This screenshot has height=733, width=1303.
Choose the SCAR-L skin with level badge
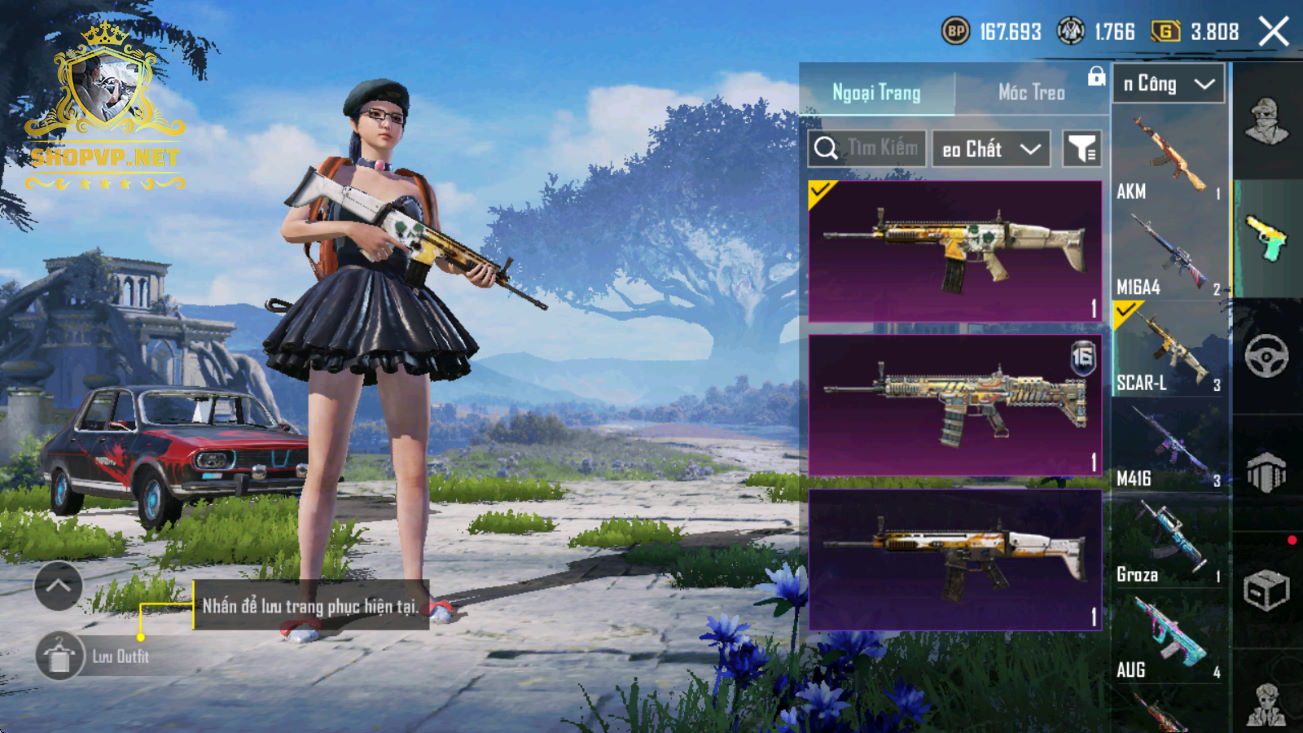coord(955,405)
